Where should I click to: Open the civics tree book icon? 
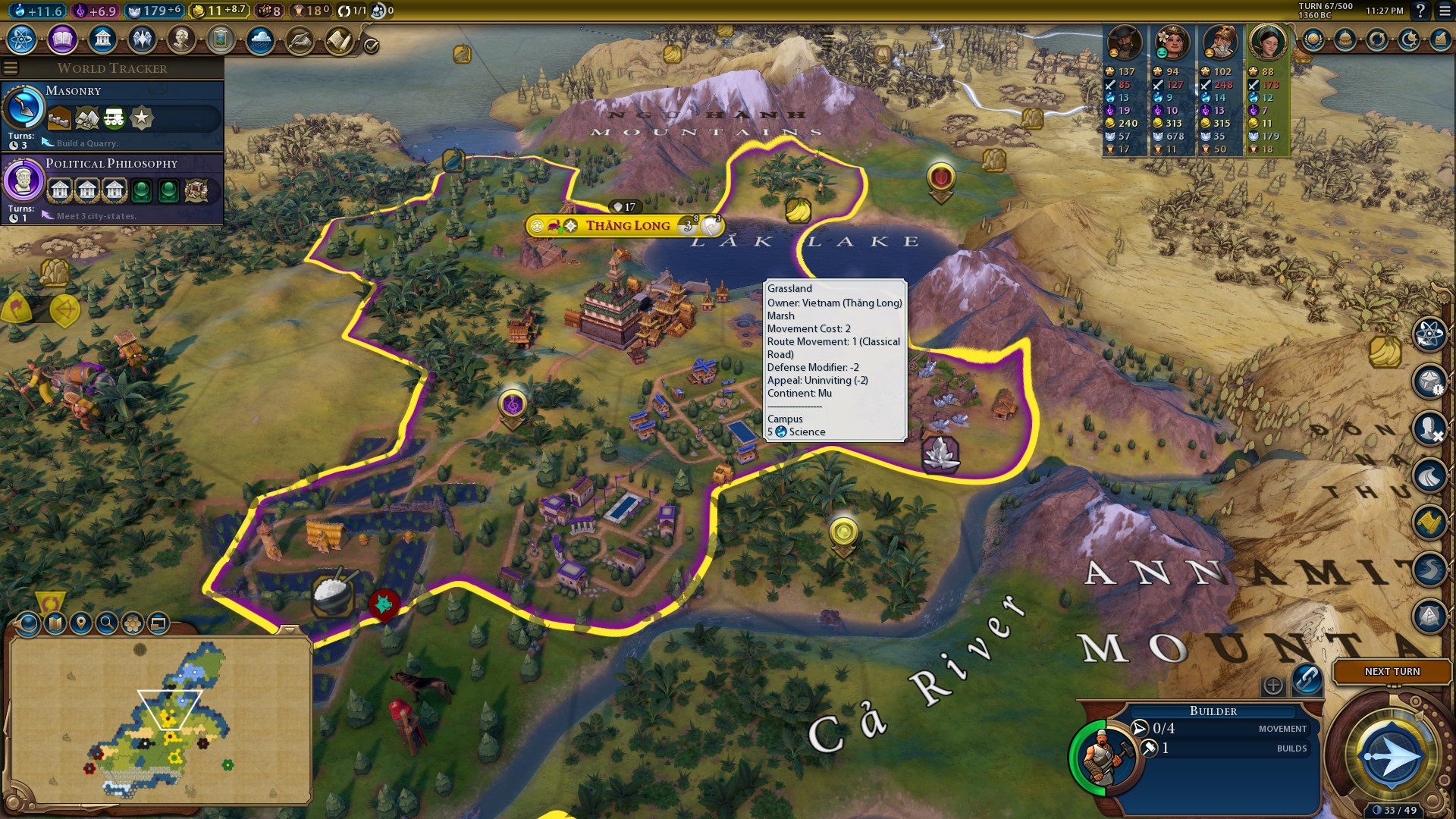pyautogui.click(x=62, y=39)
